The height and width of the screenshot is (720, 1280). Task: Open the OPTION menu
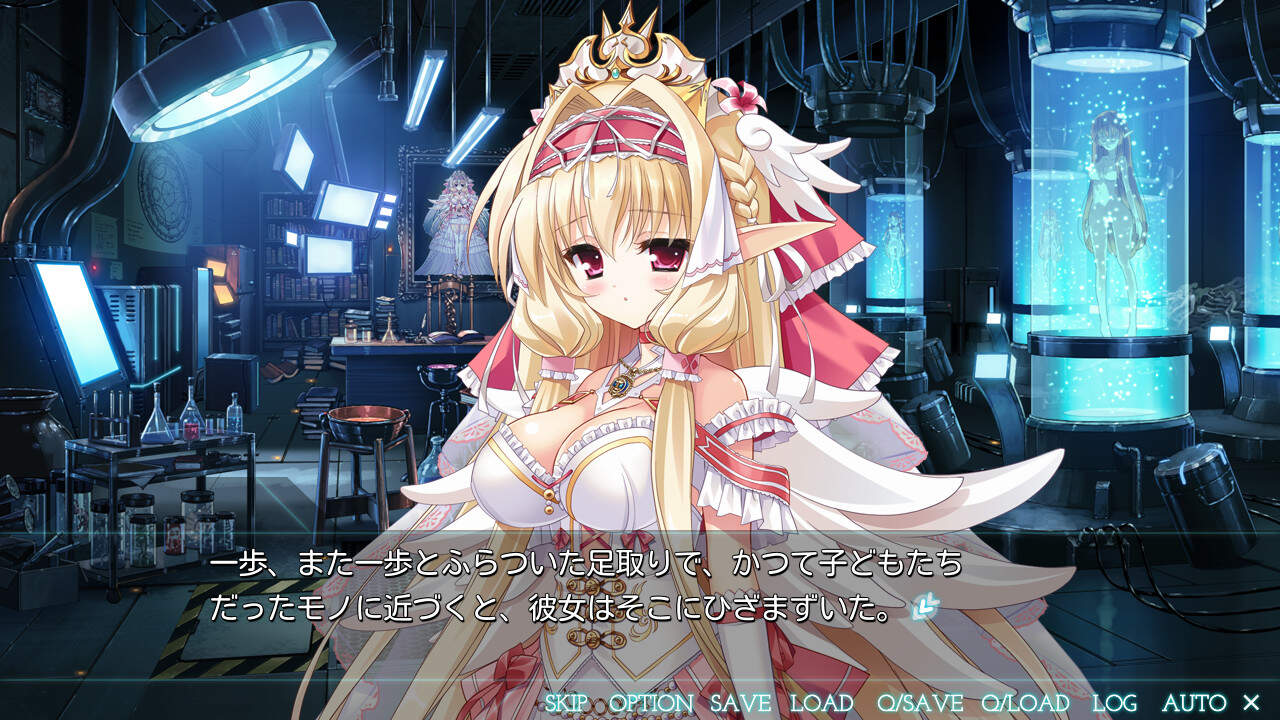pos(650,703)
